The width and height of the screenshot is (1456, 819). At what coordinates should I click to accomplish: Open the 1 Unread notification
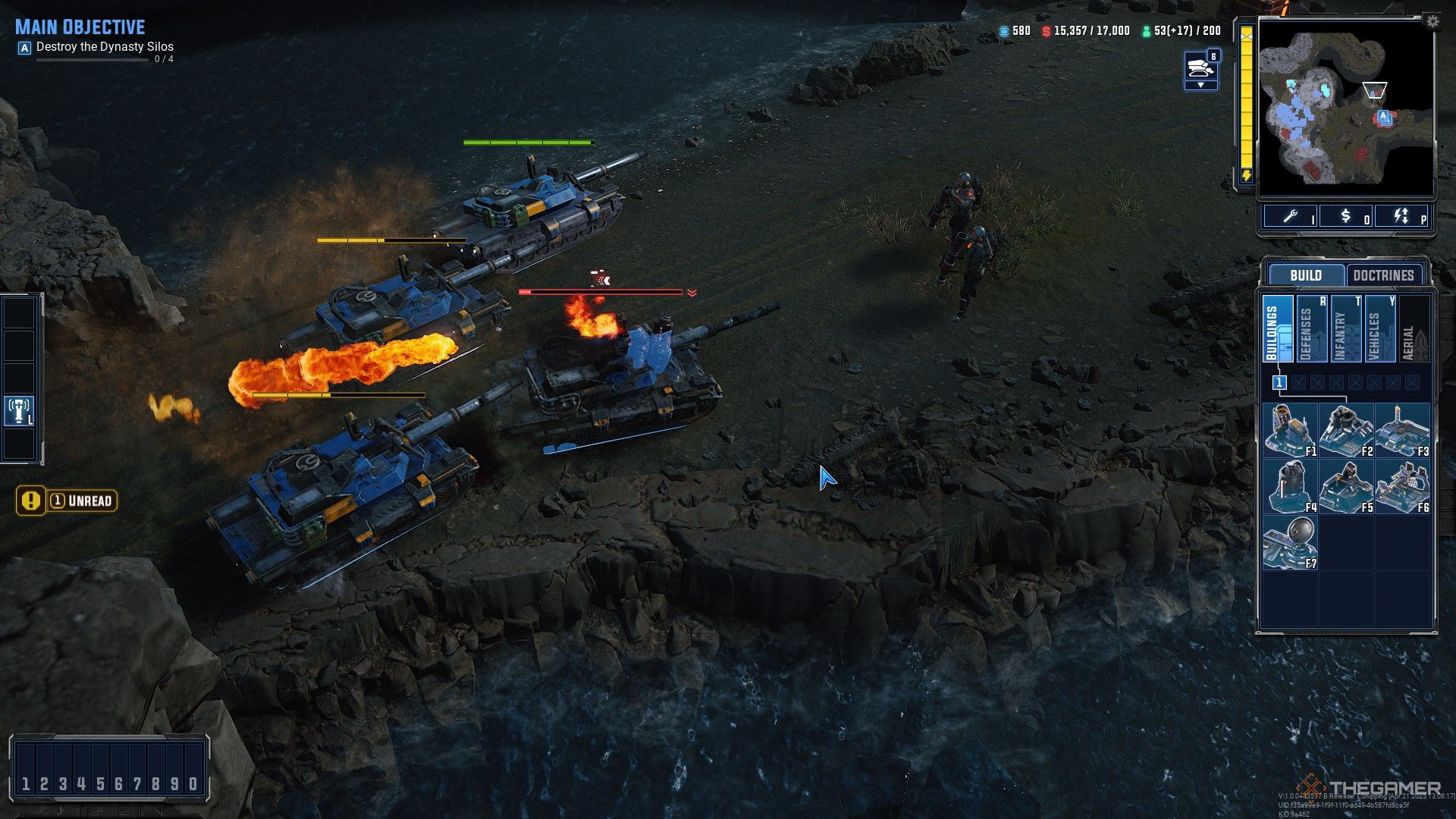tap(67, 500)
